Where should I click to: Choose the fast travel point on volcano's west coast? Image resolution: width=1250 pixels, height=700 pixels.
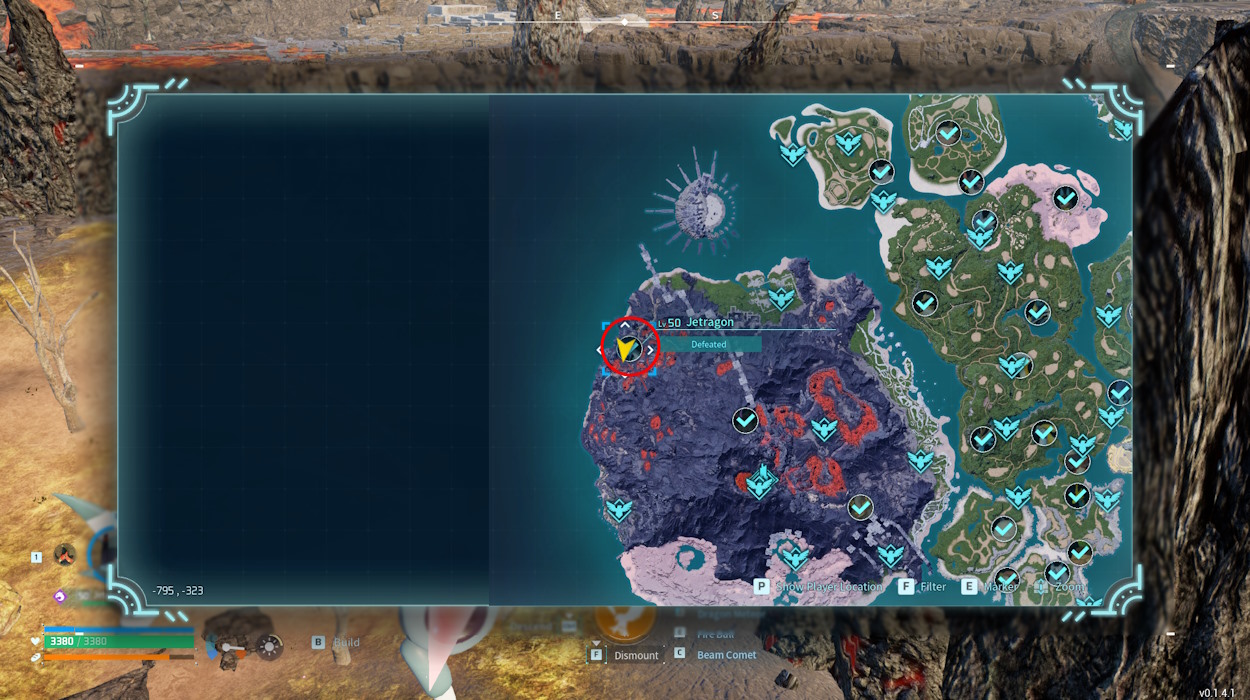(x=619, y=510)
